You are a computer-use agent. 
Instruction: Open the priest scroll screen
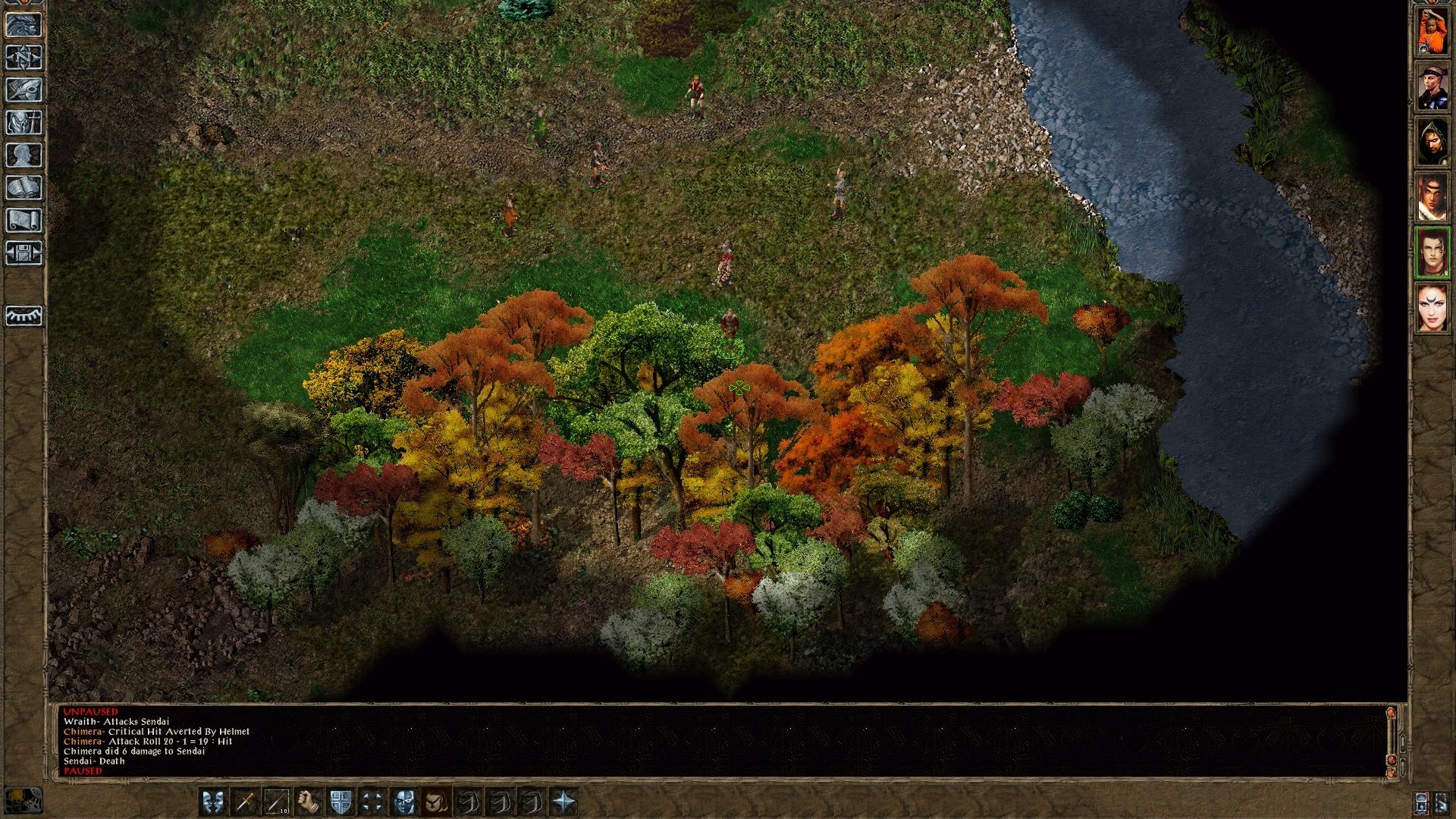(24, 221)
